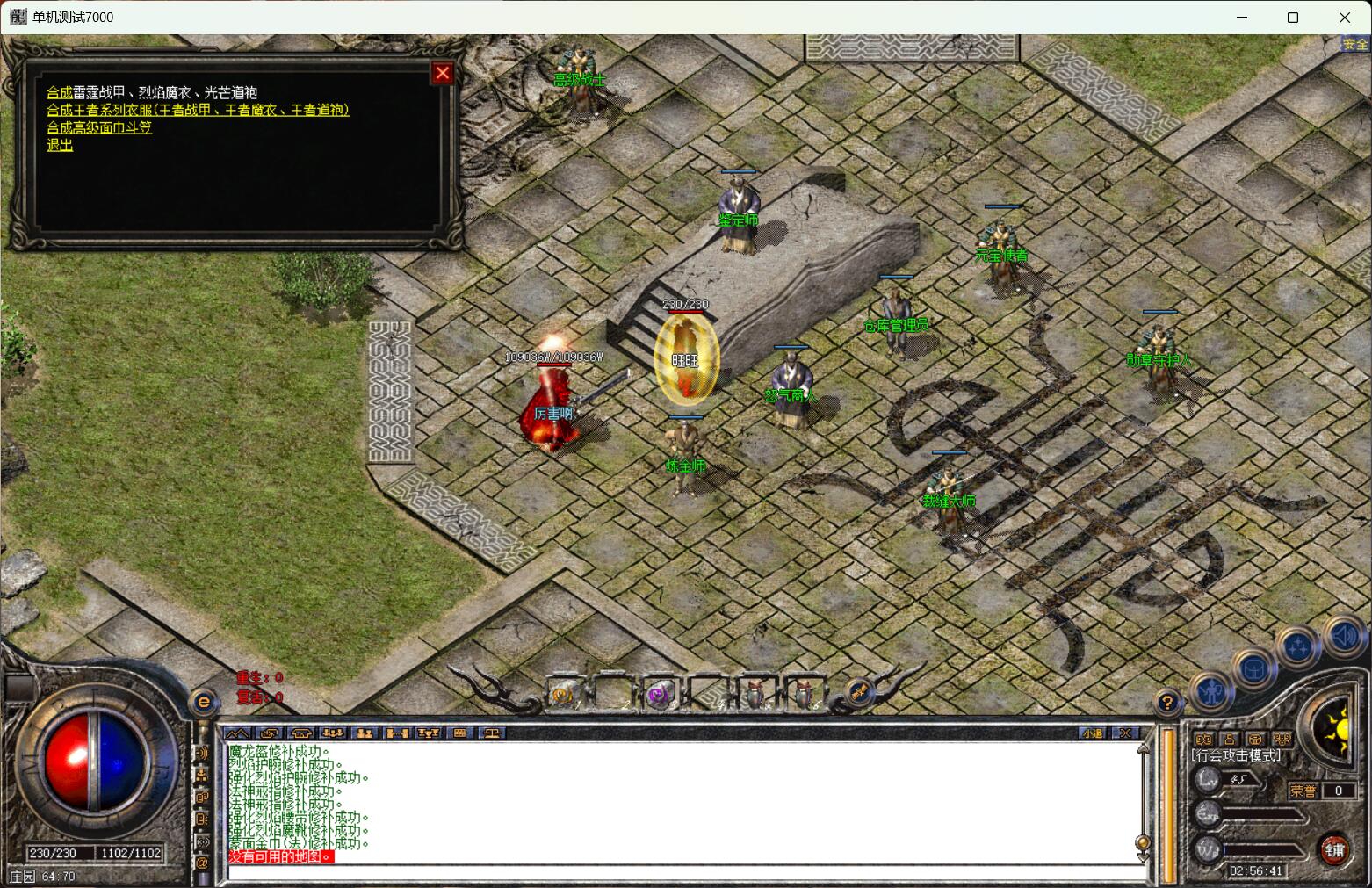Click the @ chat channel button

(202, 863)
